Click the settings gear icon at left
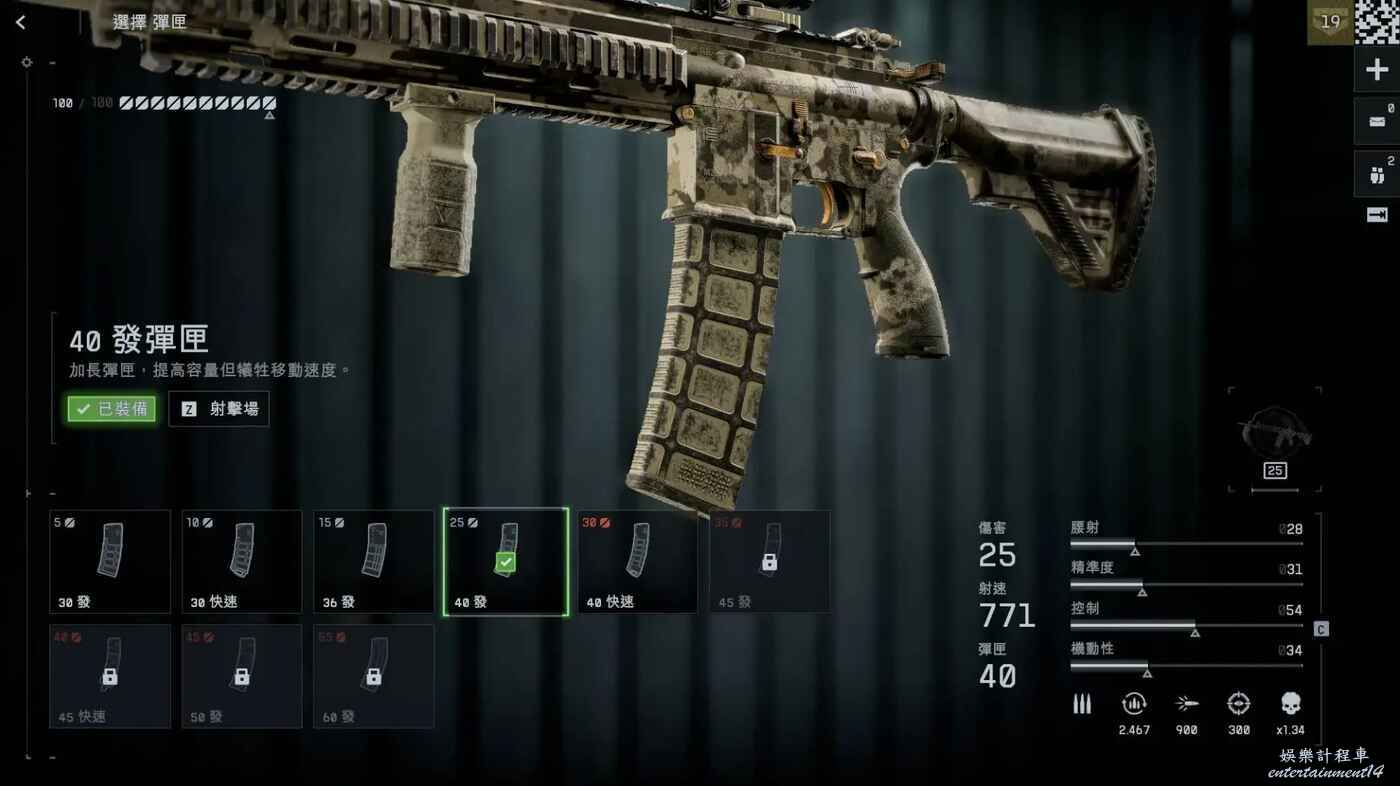 (26, 62)
